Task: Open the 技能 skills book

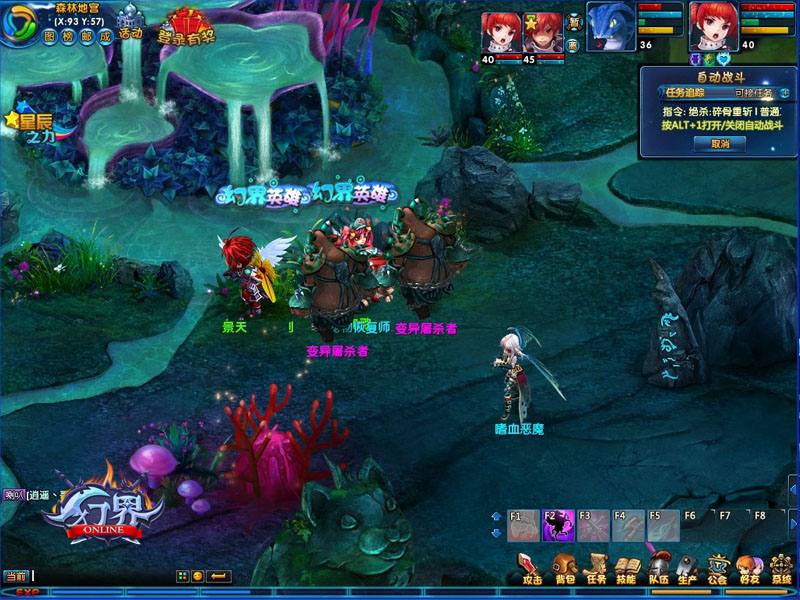Action: coord(626,566)
